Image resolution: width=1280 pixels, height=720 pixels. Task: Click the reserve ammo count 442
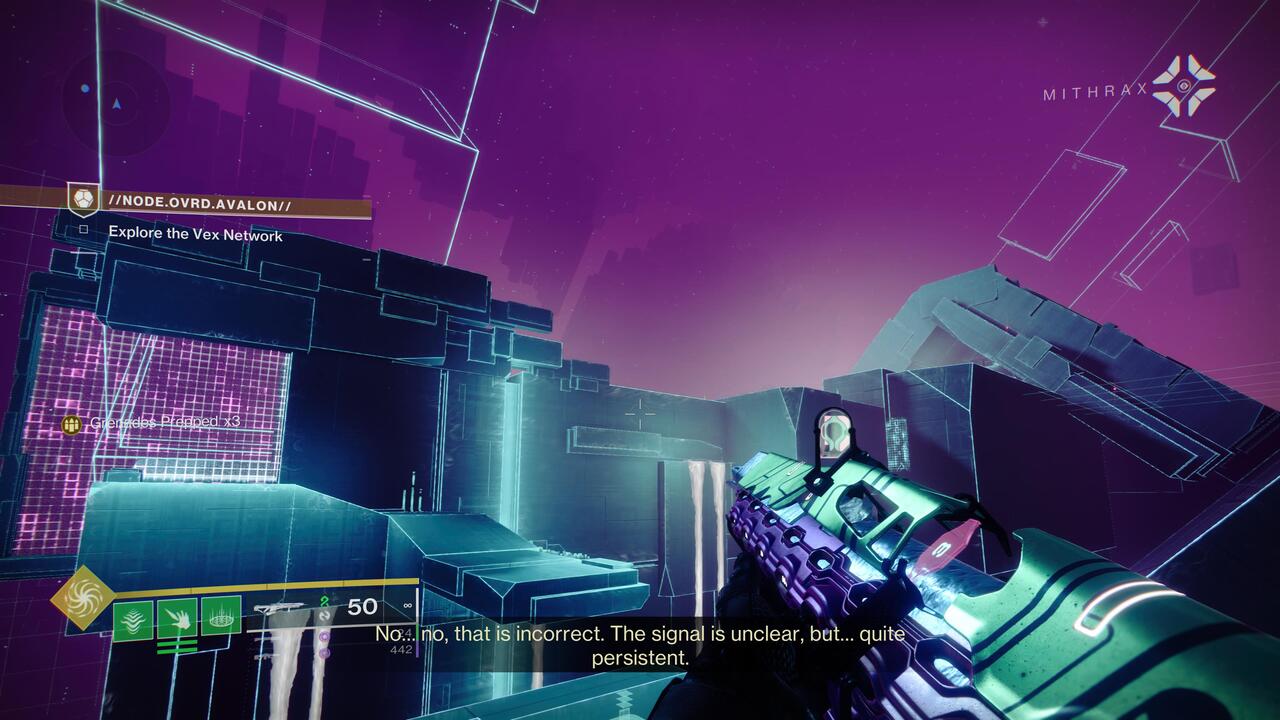pyautogui.click(x=401, y=650)
